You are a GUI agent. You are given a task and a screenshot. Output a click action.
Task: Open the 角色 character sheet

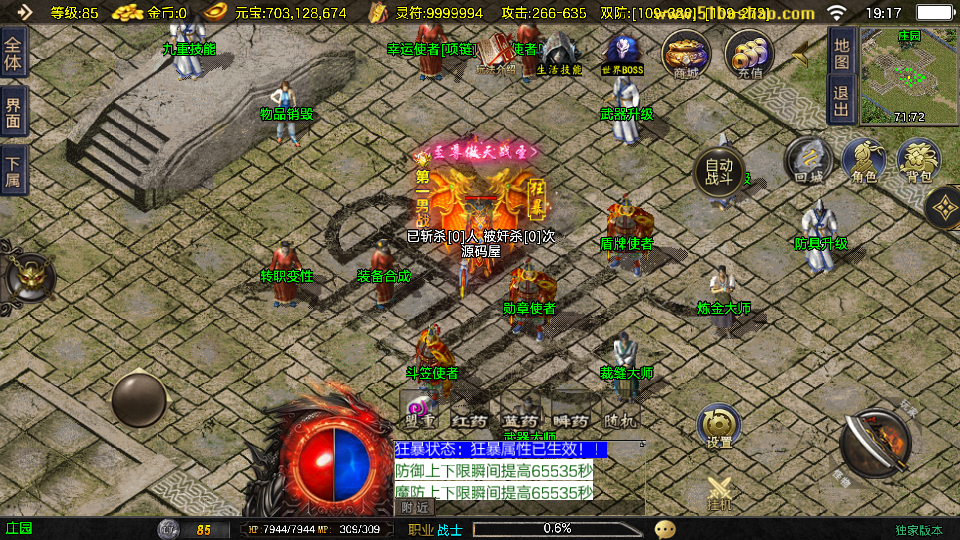(x=864, y=161)
